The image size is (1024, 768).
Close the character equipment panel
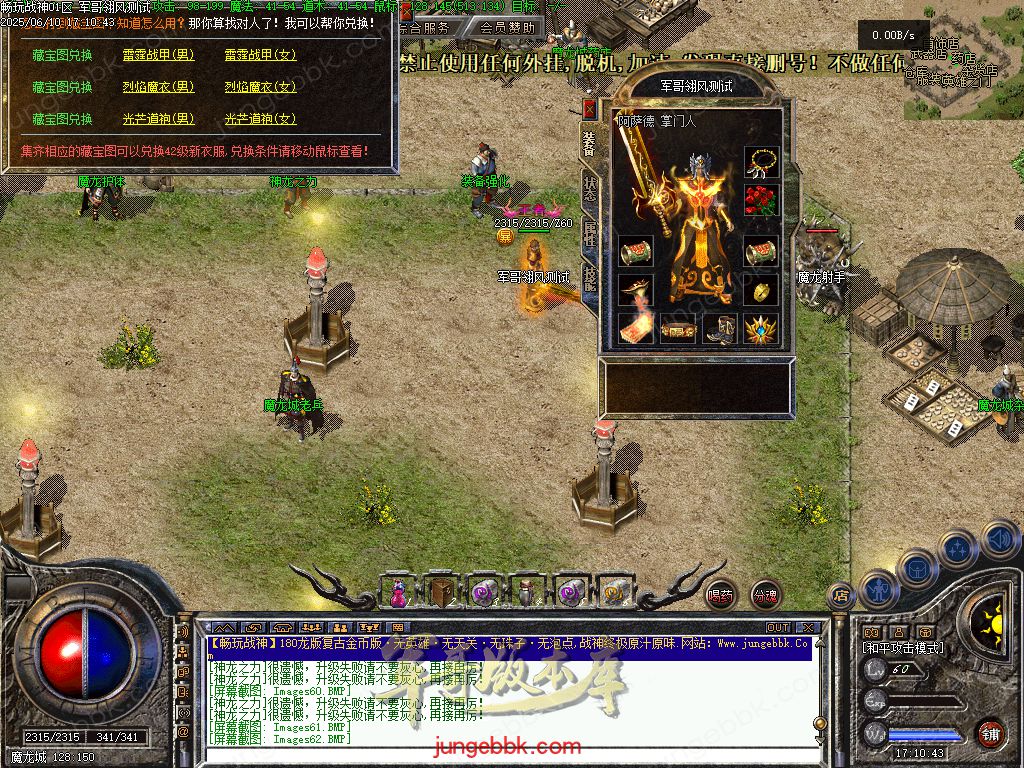click(x=590, y=109)
